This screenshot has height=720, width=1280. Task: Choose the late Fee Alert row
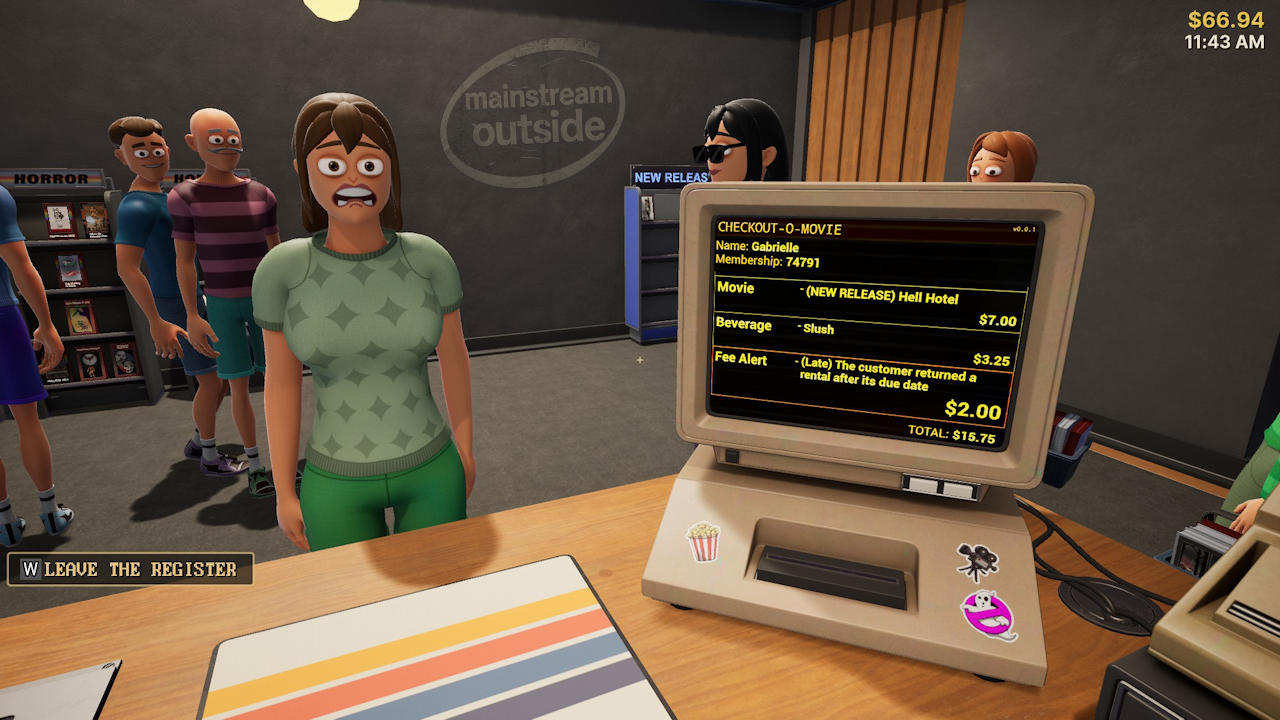click(x=860, y=386)
